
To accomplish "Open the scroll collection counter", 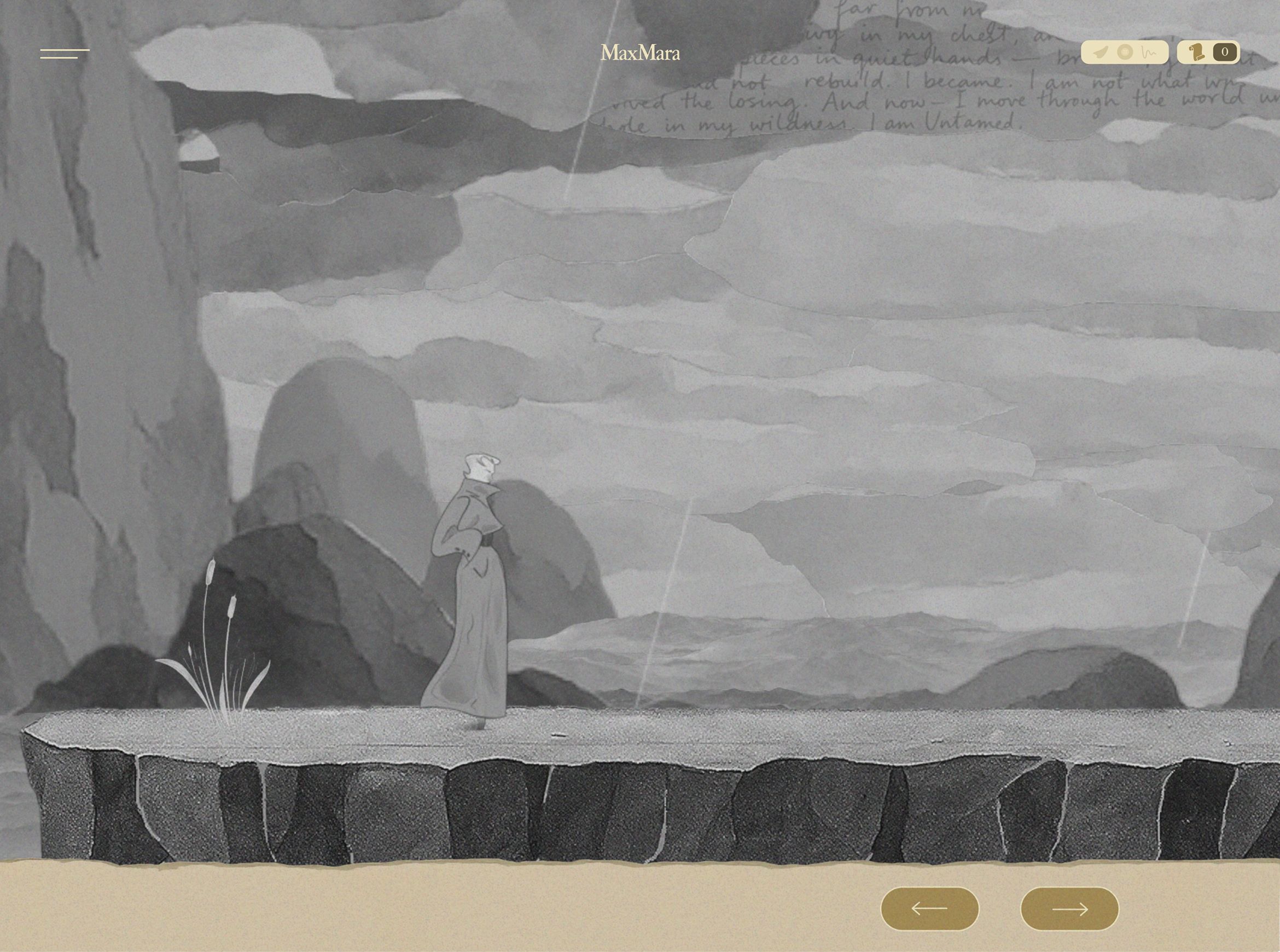I will coord(1208,53).
